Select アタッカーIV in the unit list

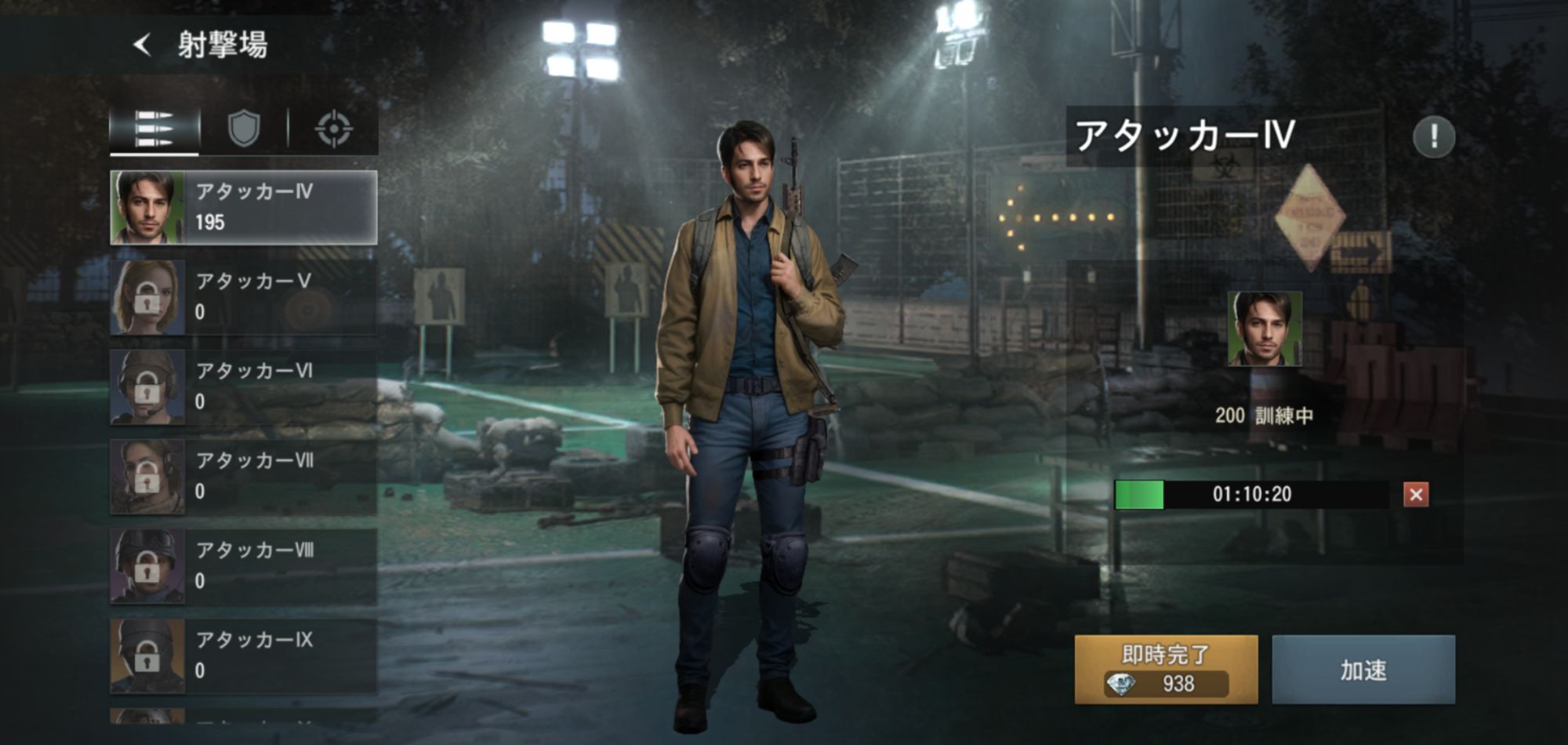pos(244,208)
